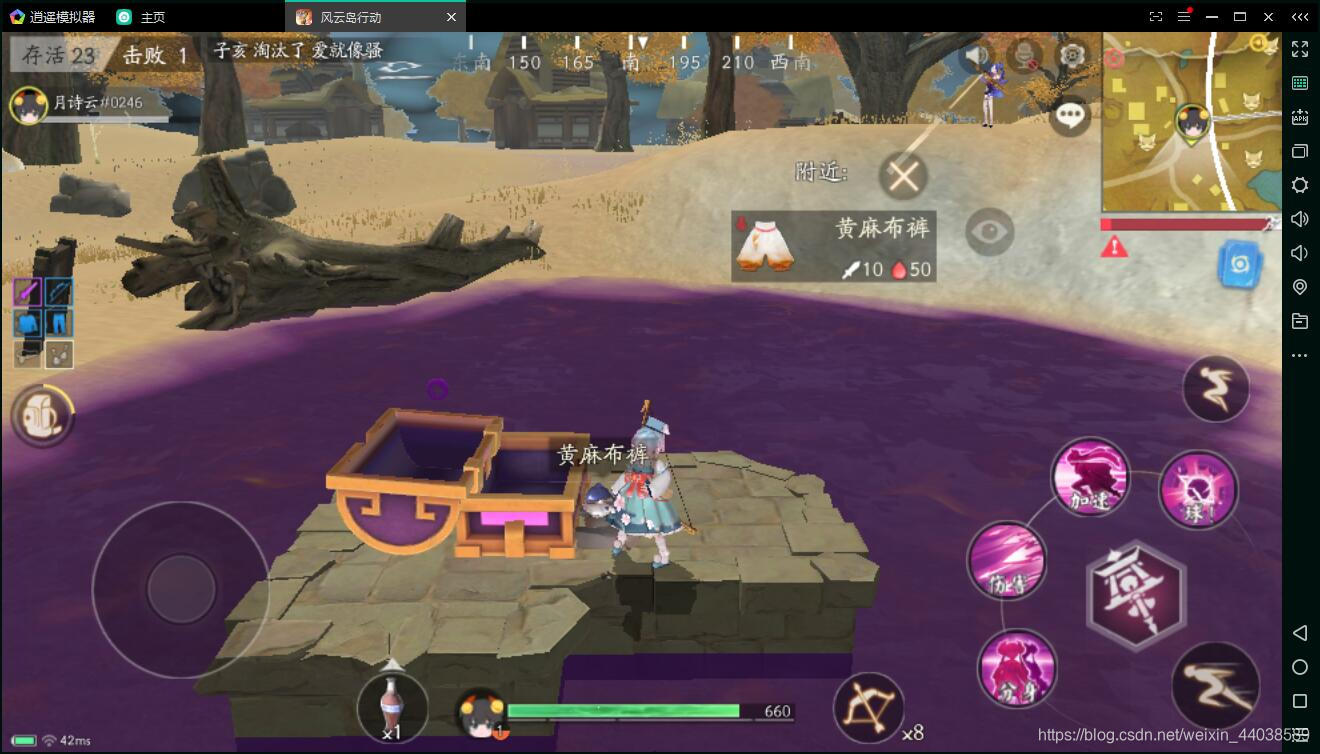
Task: Select the bow weapon icon
Action: 868,708
